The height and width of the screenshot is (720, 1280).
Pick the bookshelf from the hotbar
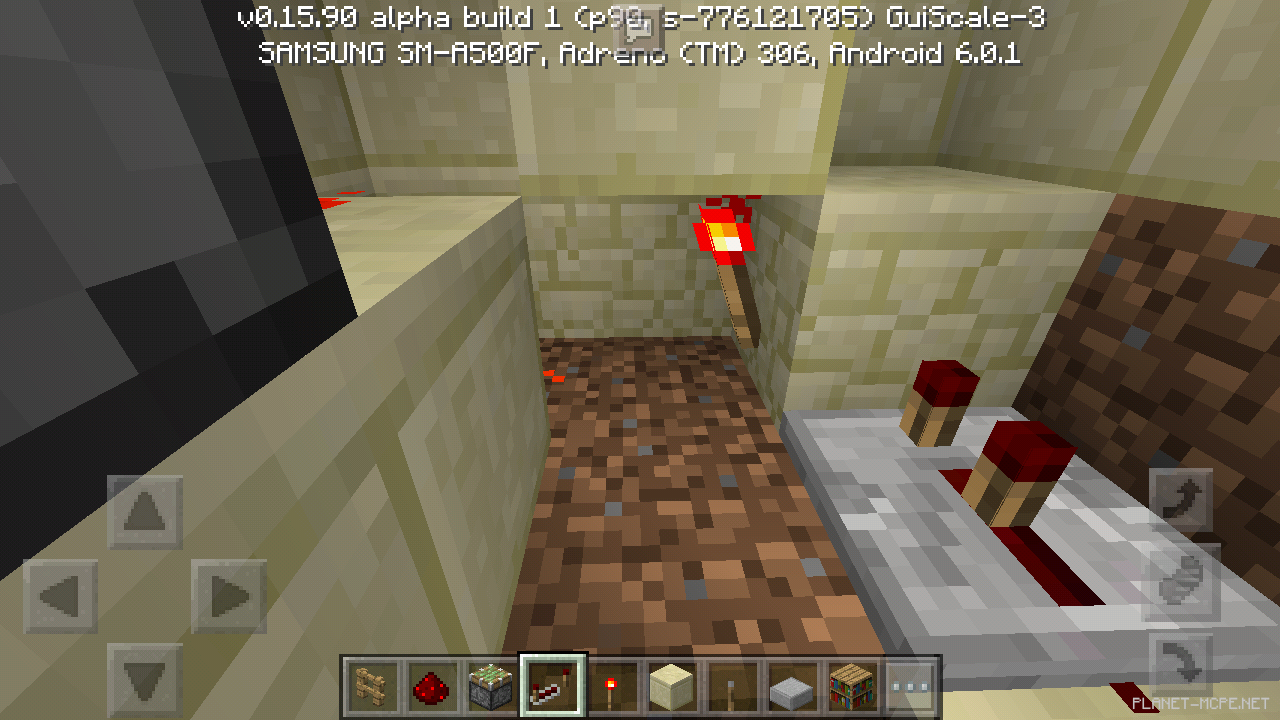point(851,686)
